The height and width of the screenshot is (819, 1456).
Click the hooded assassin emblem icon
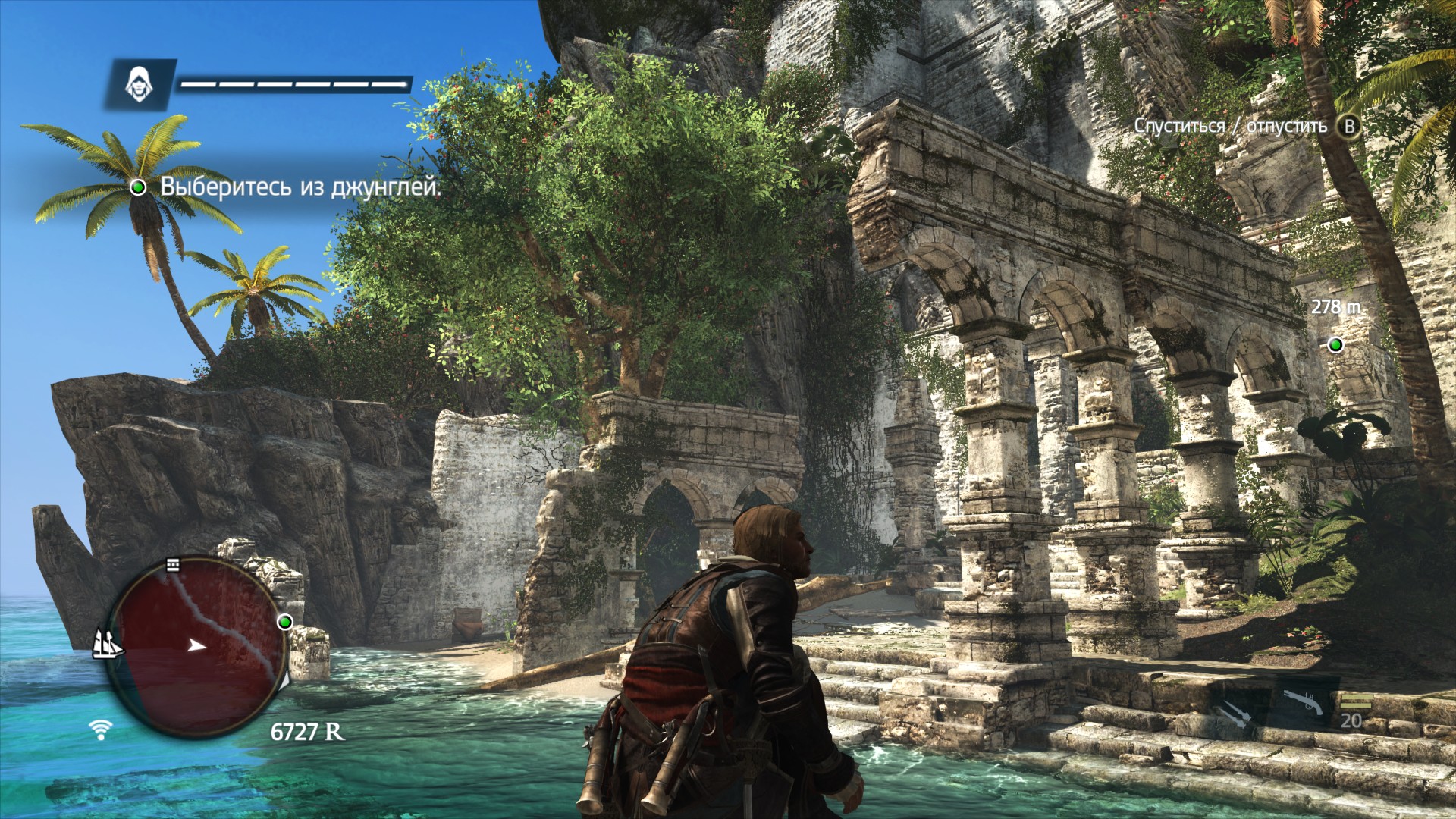137,82
